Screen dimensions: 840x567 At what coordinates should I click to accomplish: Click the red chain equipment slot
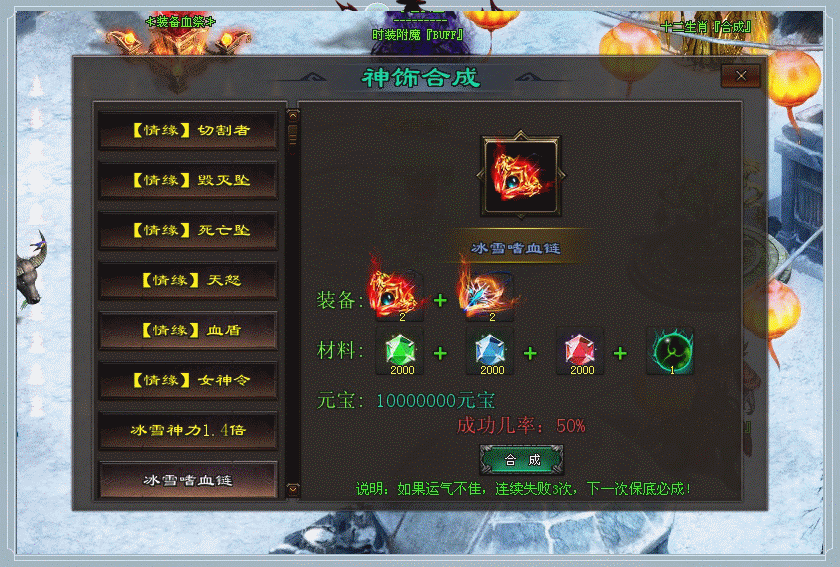click(394, 297)
